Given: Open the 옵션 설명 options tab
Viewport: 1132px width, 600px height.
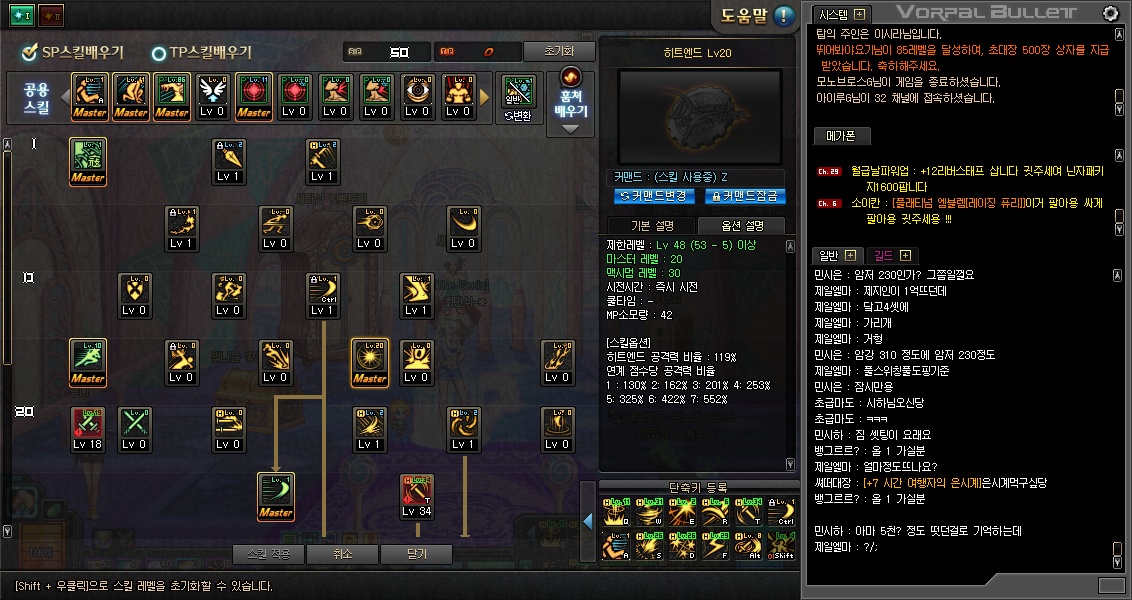Looking at the screenshot, I should [x=742, y=225].
